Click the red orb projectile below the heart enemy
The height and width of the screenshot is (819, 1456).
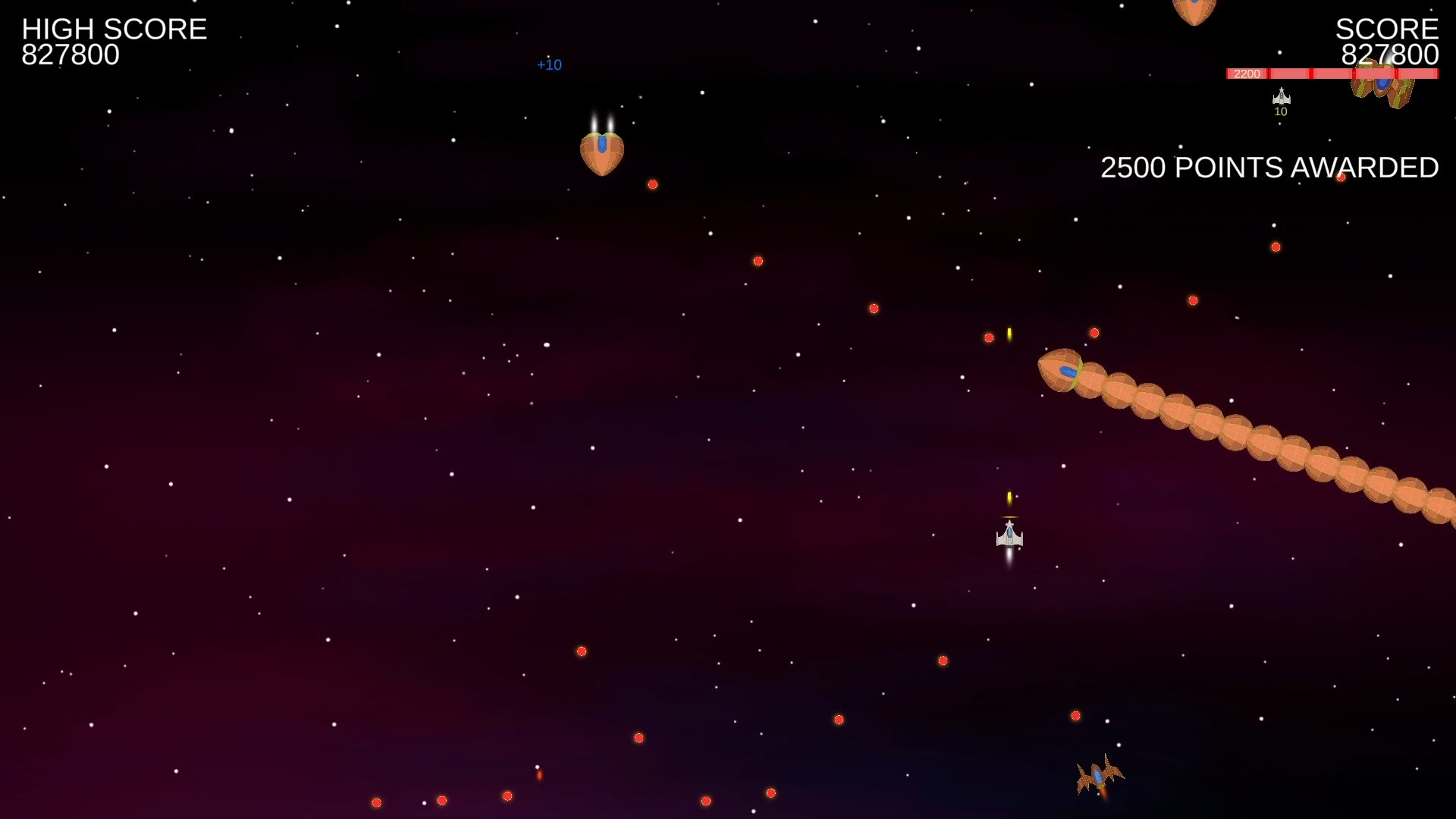coord(652,184)
